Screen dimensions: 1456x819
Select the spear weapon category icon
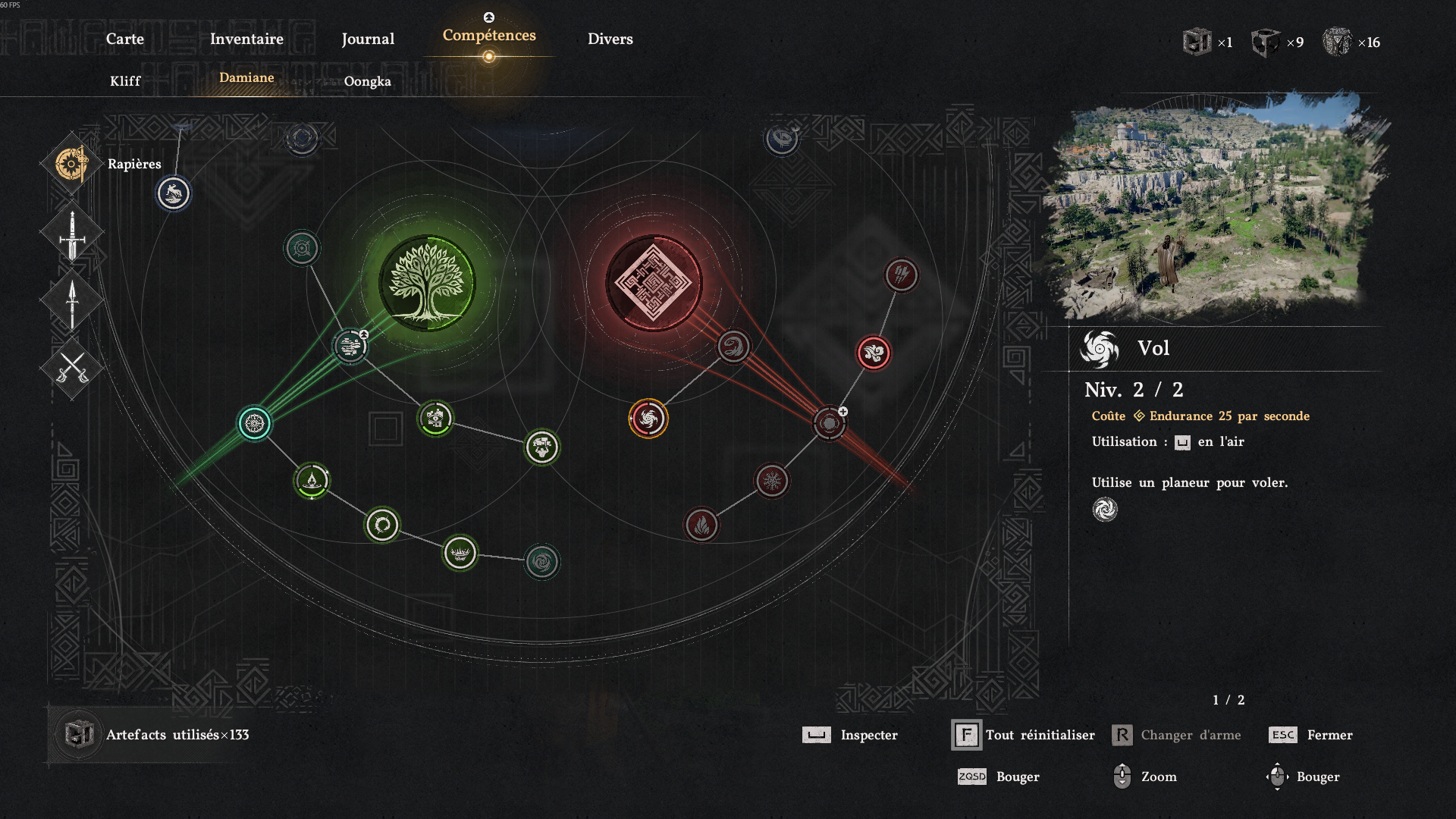72,303
